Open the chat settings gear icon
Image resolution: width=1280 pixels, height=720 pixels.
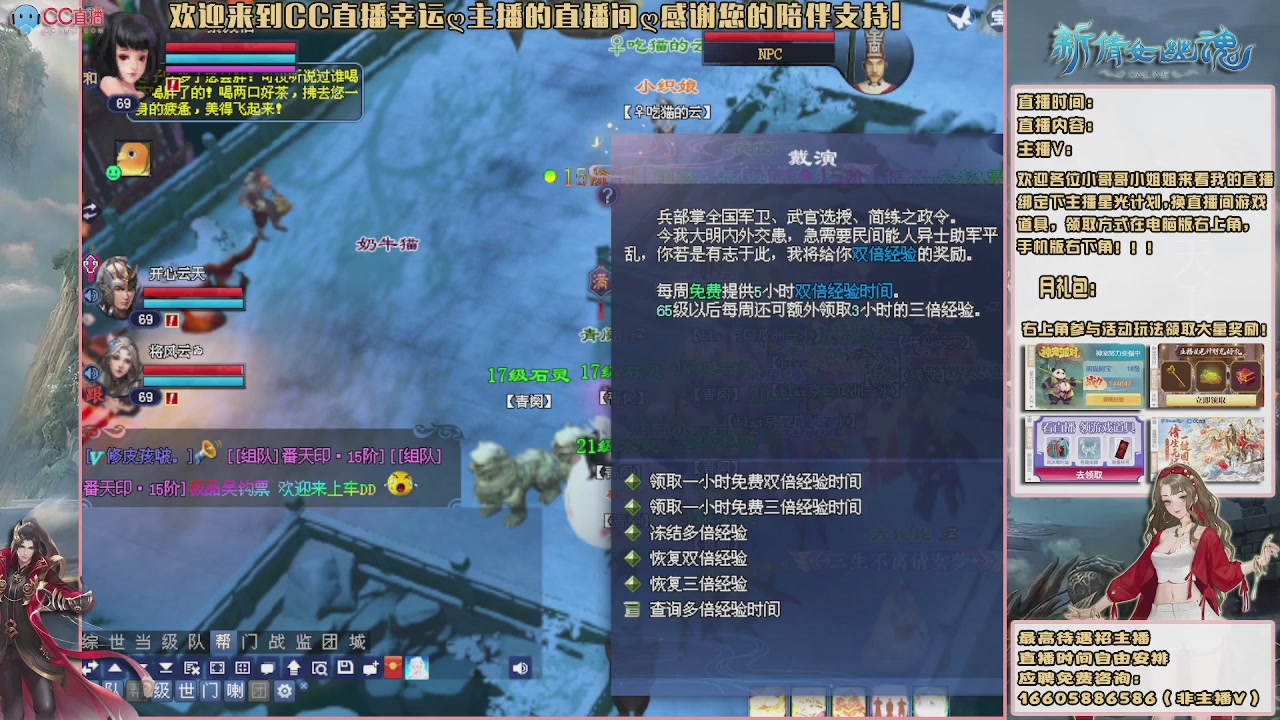click(x=285, y=691)
